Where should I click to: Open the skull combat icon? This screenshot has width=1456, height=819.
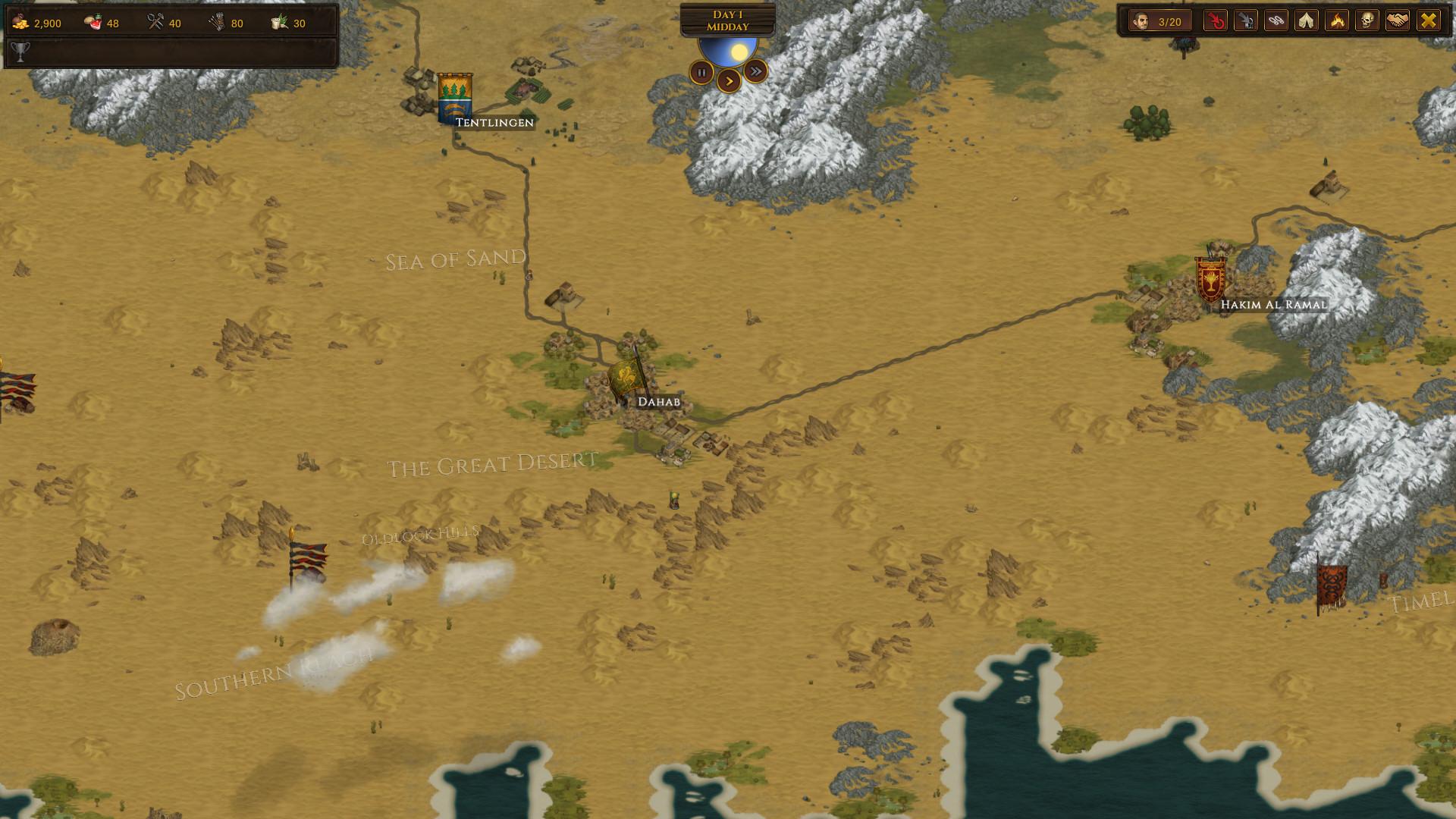coord(1367,20)
